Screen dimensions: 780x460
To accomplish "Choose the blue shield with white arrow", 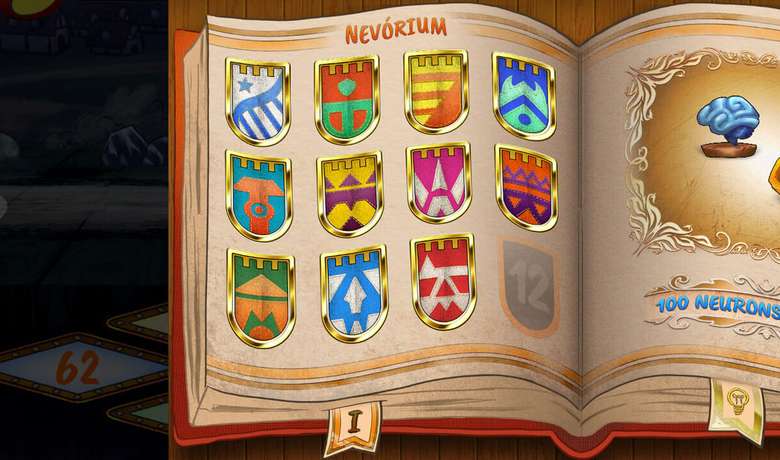I will (x=354, y=292).
